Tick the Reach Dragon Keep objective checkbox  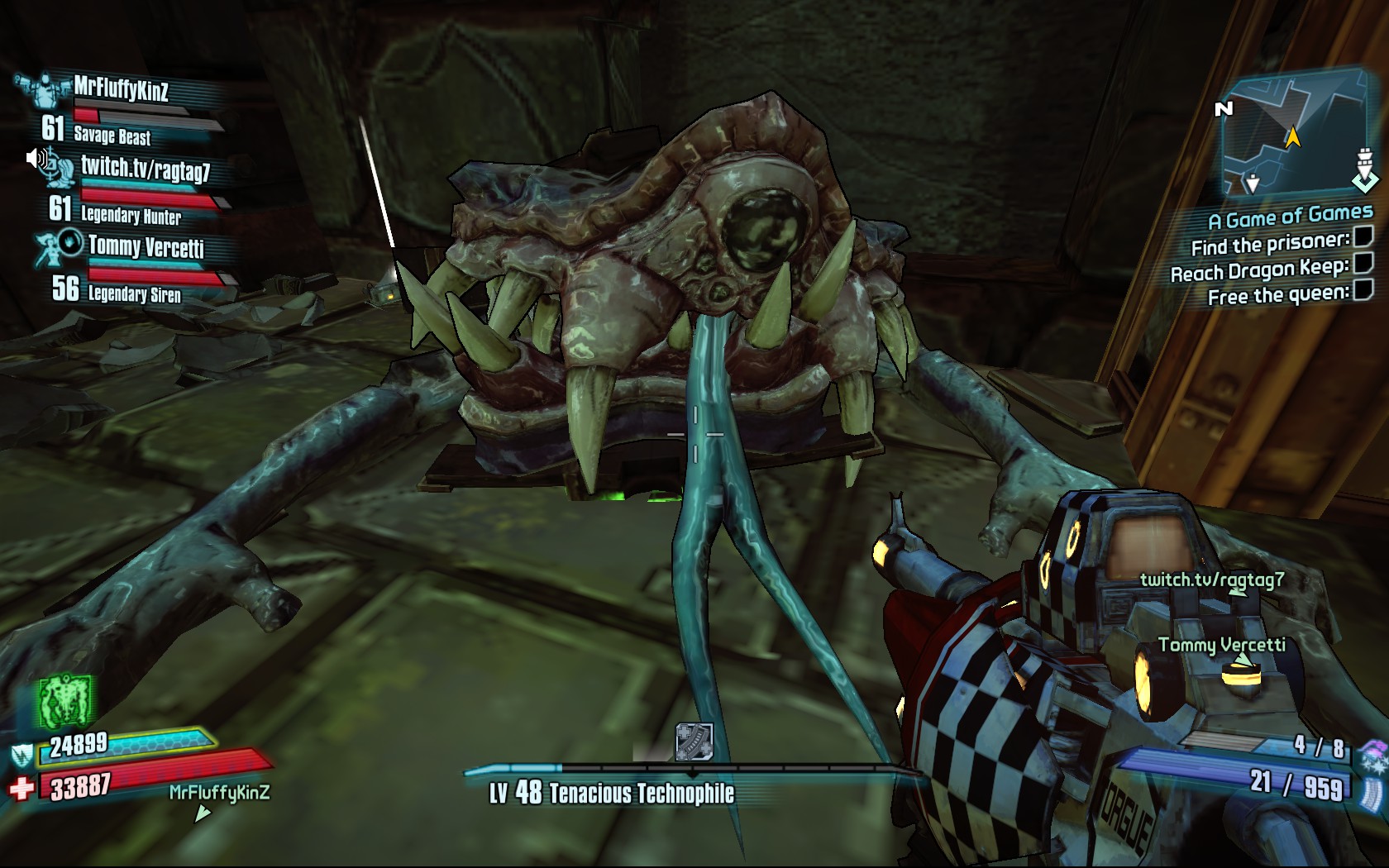click(1363, 264)
